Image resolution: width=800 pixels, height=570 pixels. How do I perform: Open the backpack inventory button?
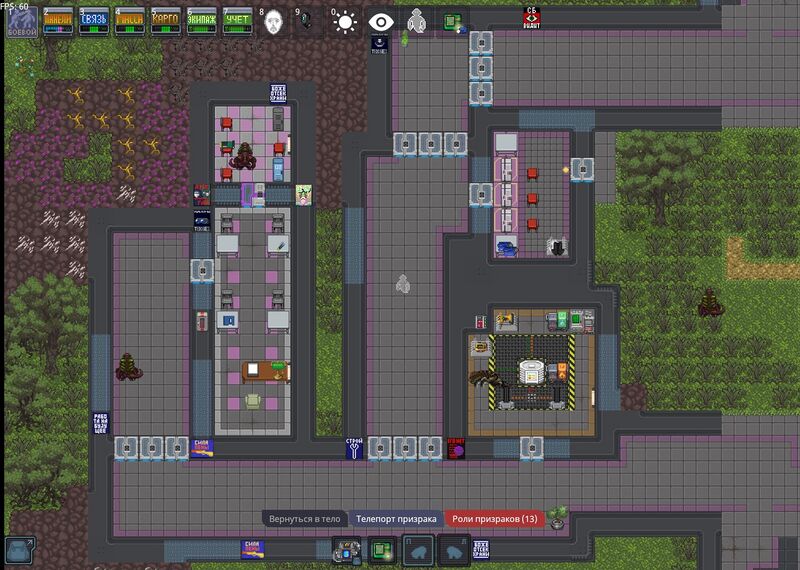point(348,551)
